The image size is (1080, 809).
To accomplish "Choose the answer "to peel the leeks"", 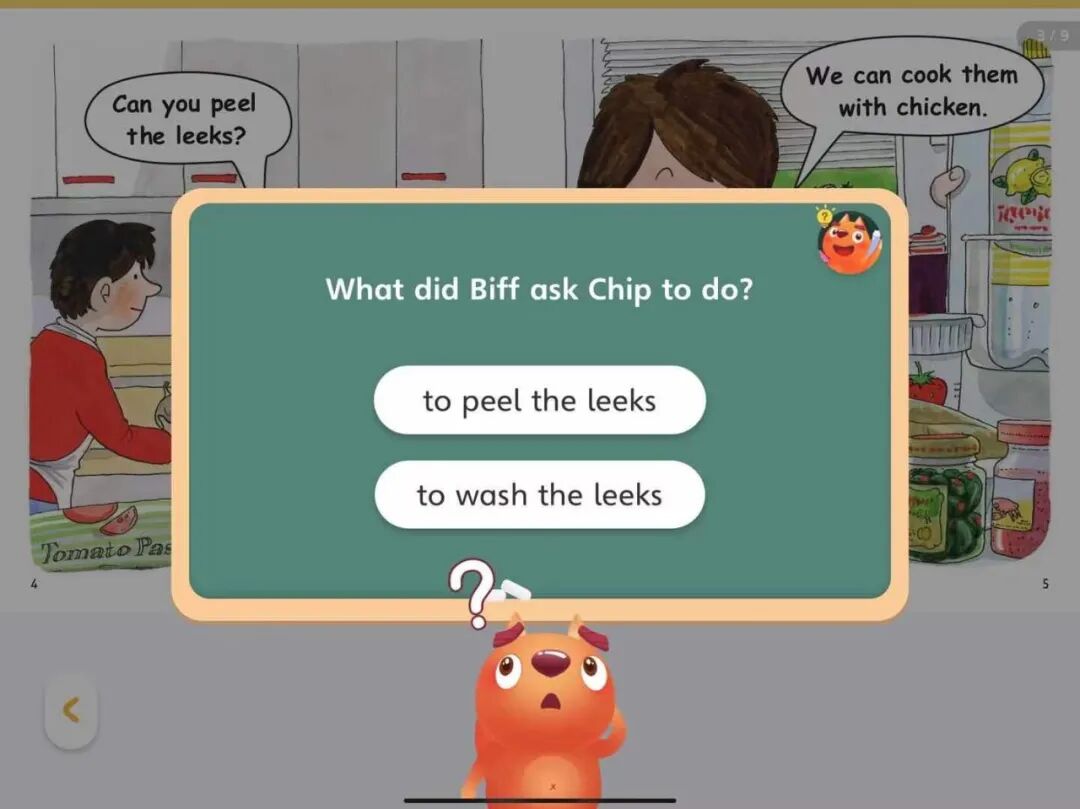I will point(539,400).
